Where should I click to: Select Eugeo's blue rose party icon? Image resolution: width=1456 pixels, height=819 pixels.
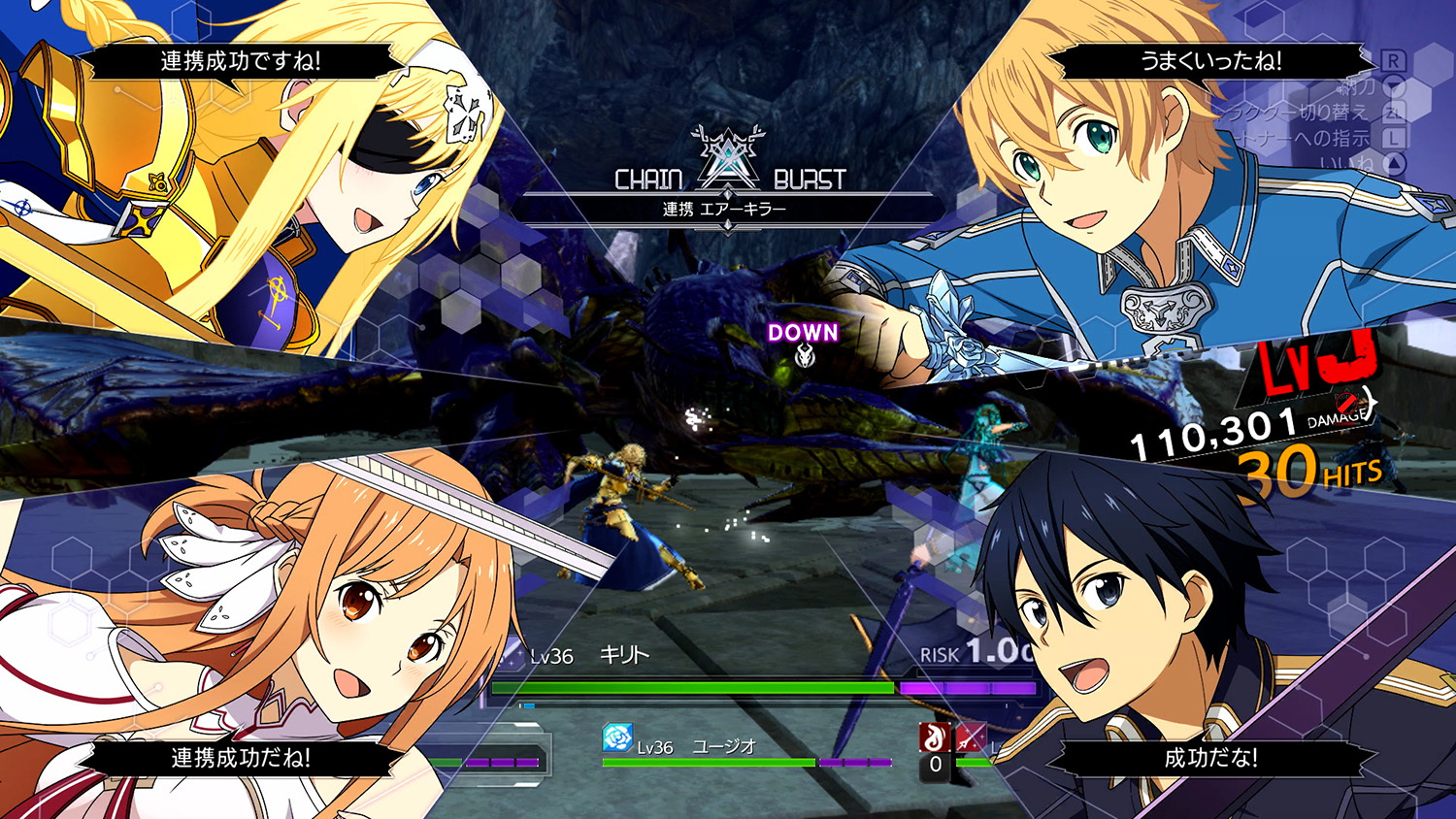[617, 738]
